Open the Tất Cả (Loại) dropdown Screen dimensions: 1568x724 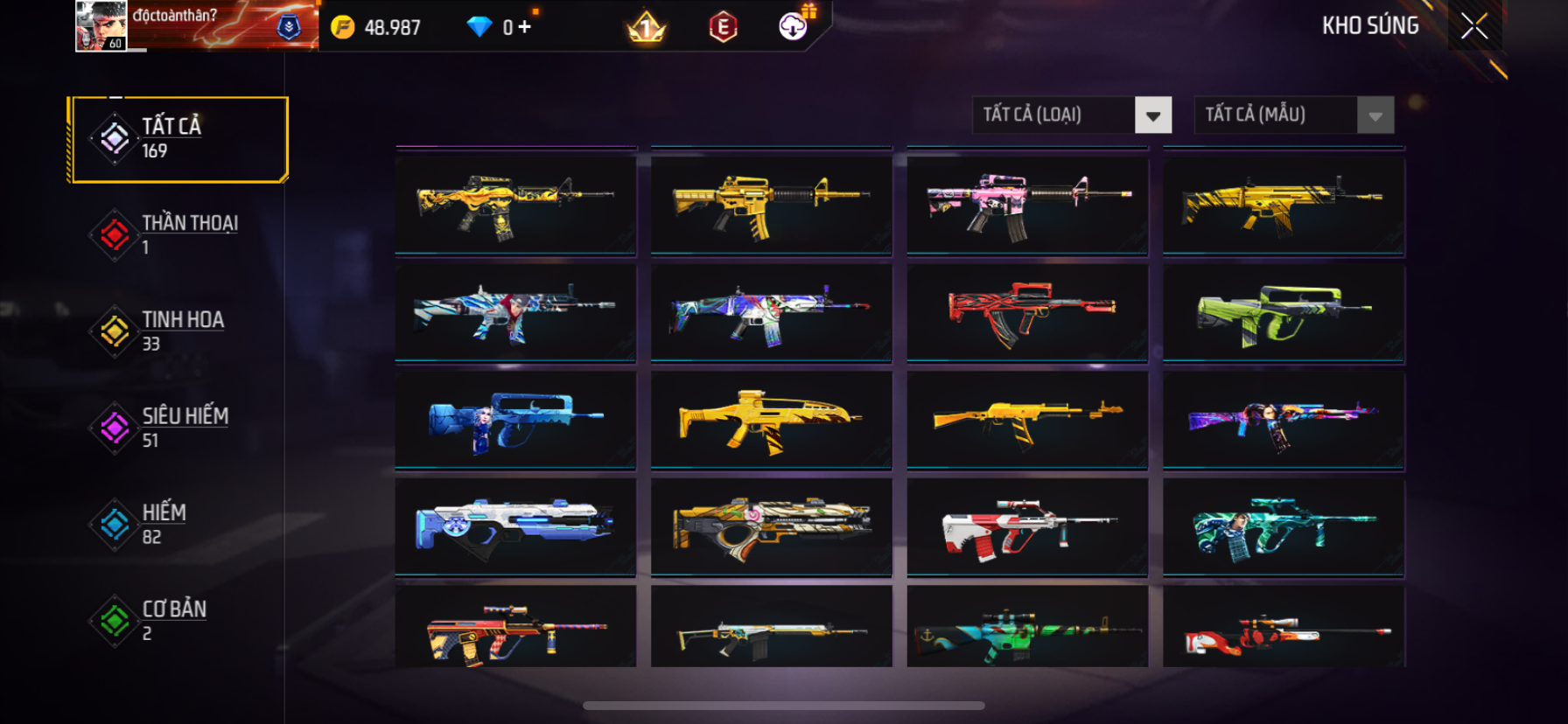click(1071, 115)
